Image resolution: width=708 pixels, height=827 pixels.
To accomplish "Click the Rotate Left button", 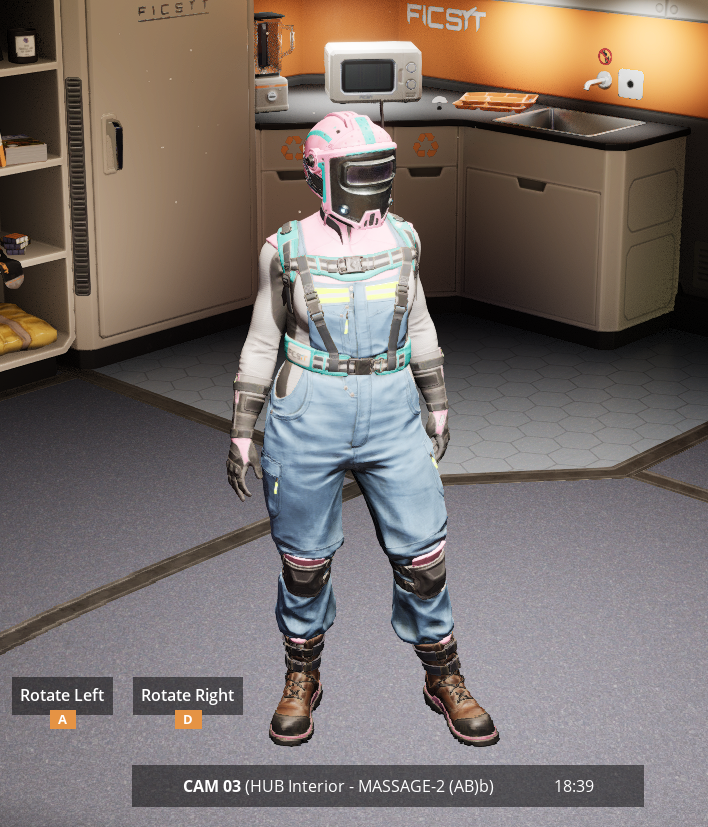I will tap(62, 695).
